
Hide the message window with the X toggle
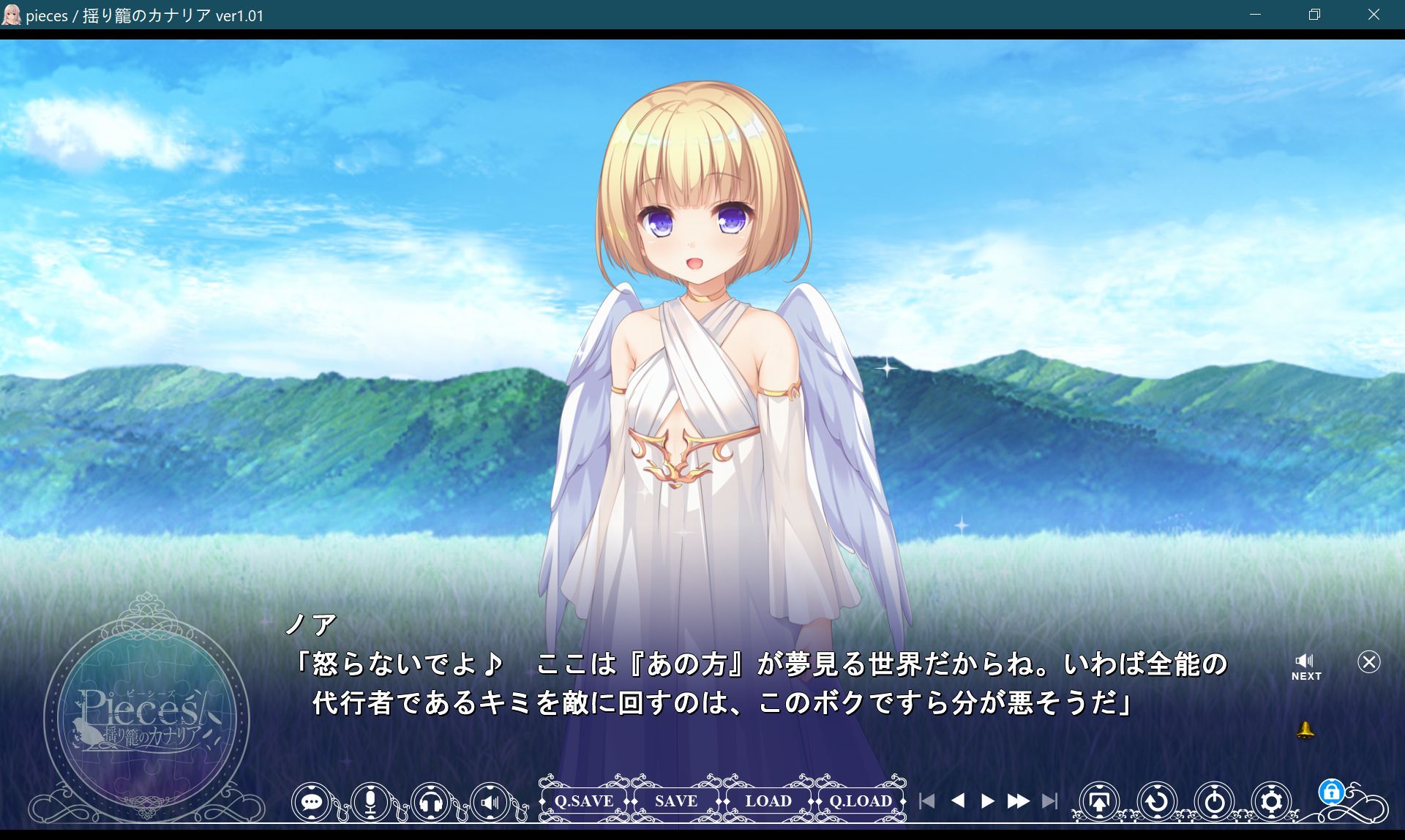click(x=1368, y=662)
